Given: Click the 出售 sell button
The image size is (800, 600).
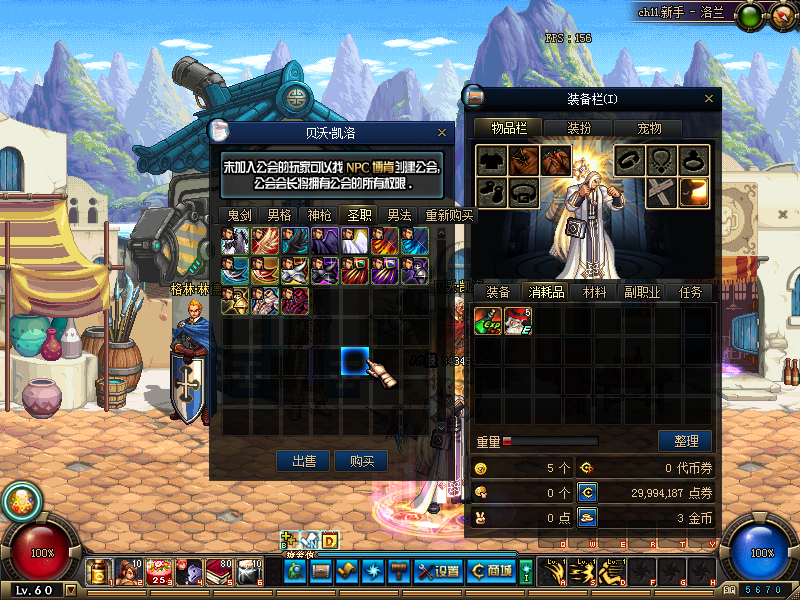Looking at the screenshot, I should pos(303,461).
